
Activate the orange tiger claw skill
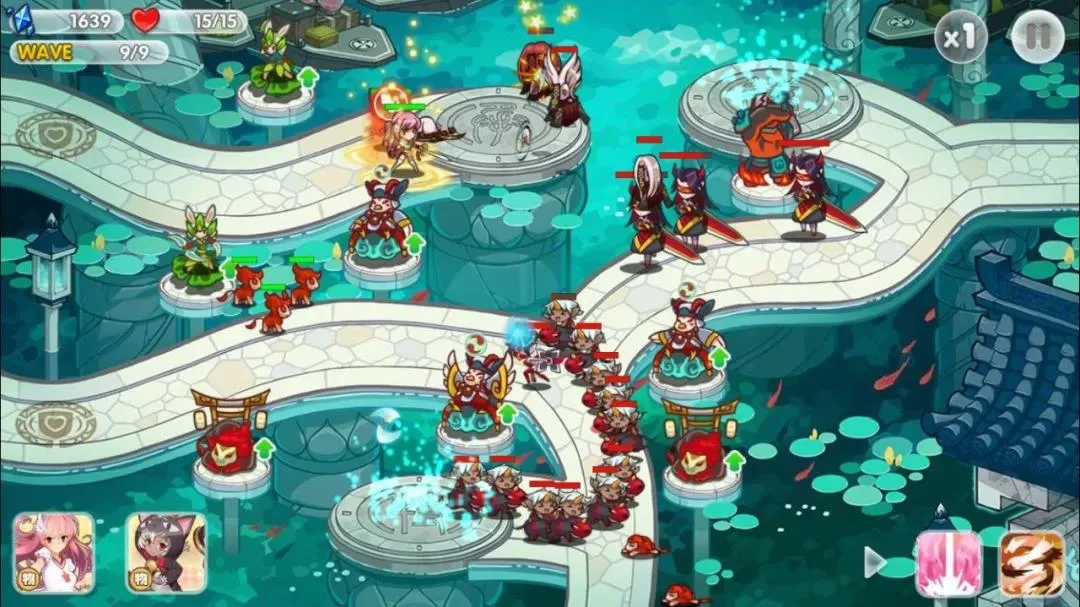pyautogui.click(x=1031, y=564)
